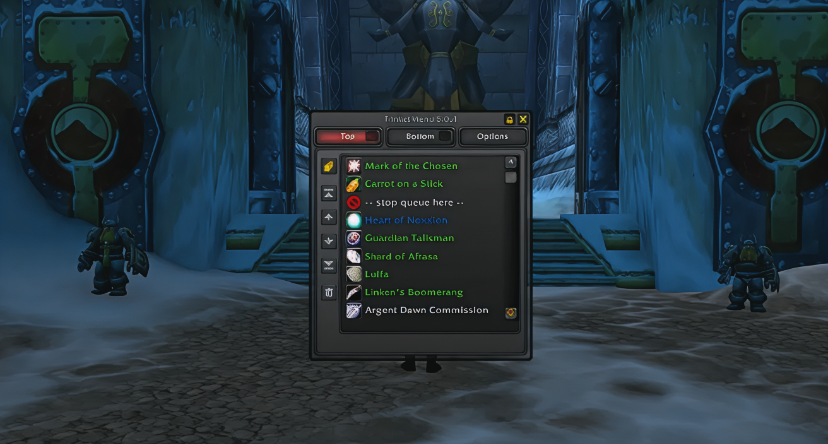Click the scroll-up arrow of the list
Image resolution: width=828 pixels, height=444 pixels.
(511, 162)
